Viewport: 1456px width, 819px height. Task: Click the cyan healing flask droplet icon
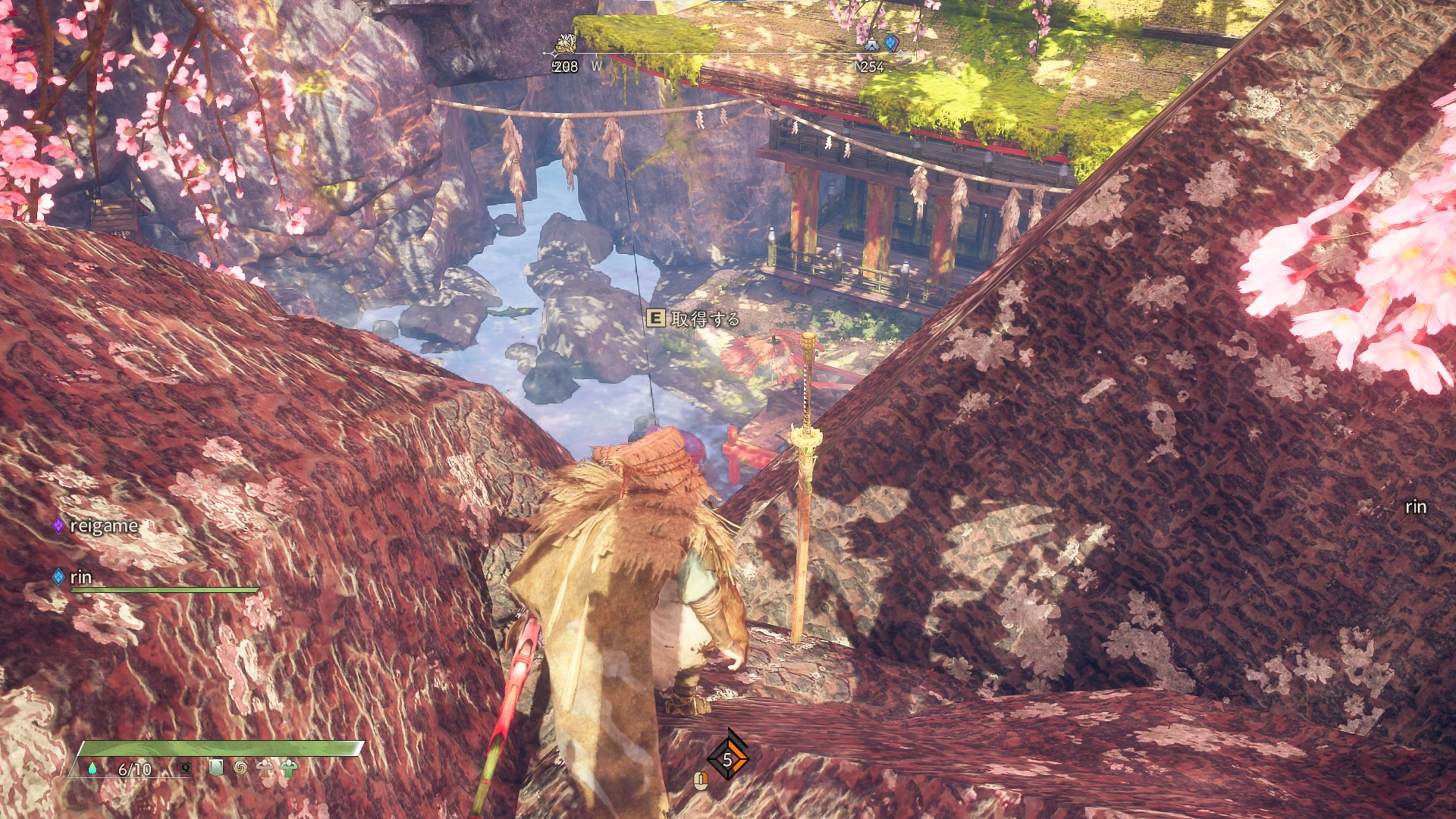93,769
